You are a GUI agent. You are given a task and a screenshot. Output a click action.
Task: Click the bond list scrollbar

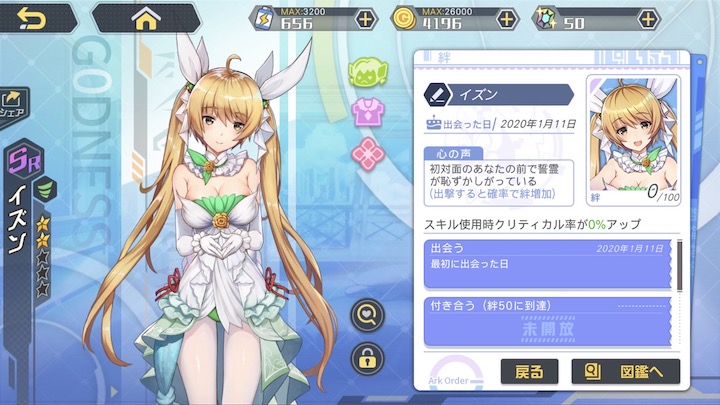pos(680,263)
